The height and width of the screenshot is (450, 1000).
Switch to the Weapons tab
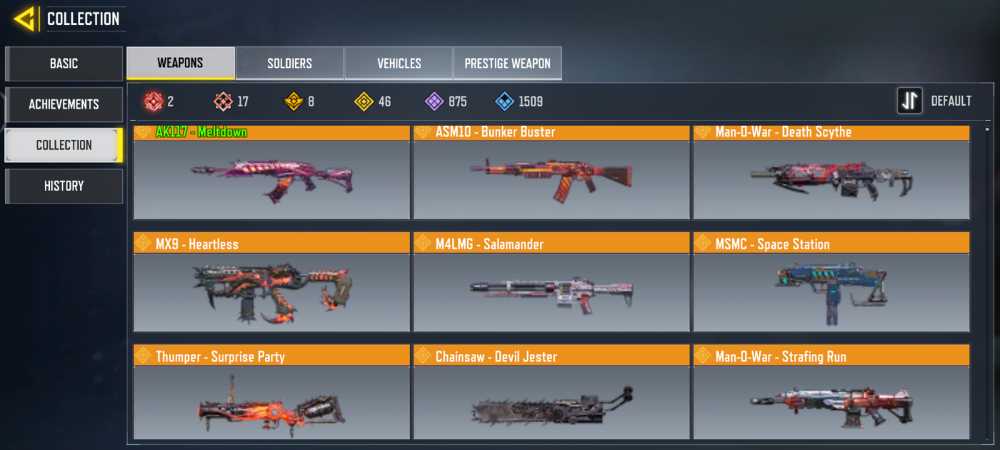click(x=180, y=63)
